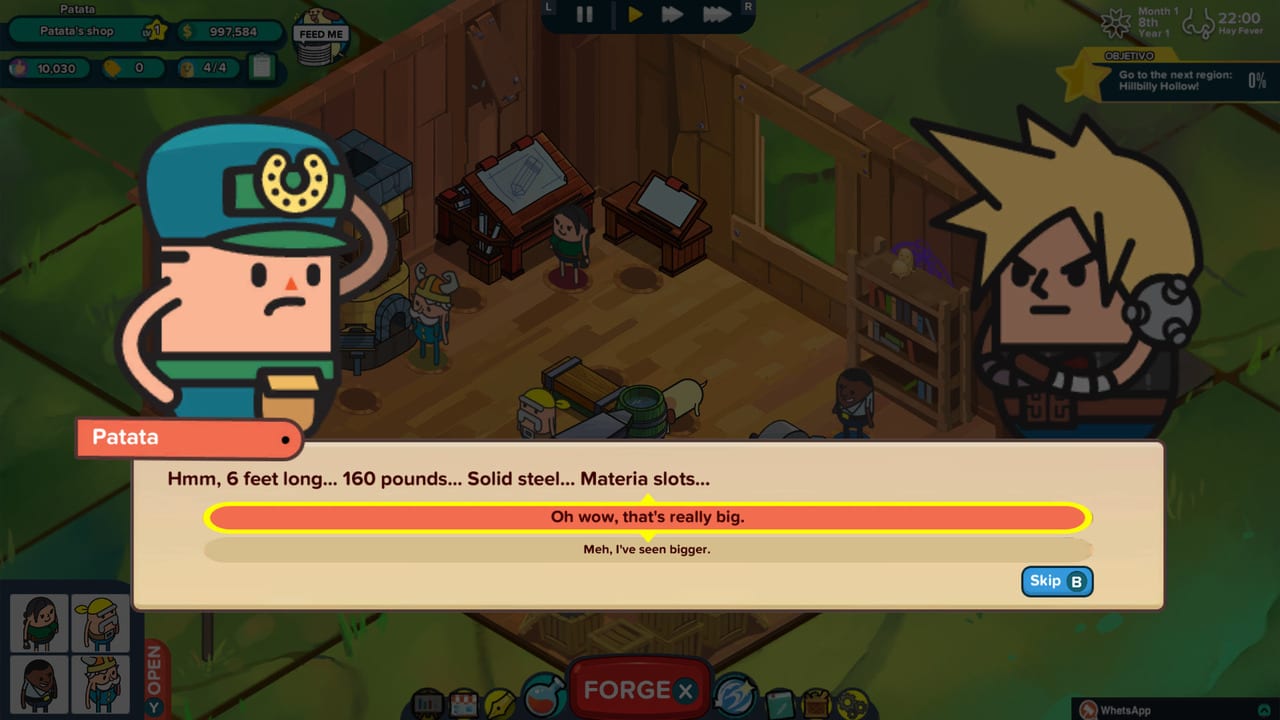
Task: Click the FEED ME potato mascot
Action: pyautogui.click(x=320, y=35)
